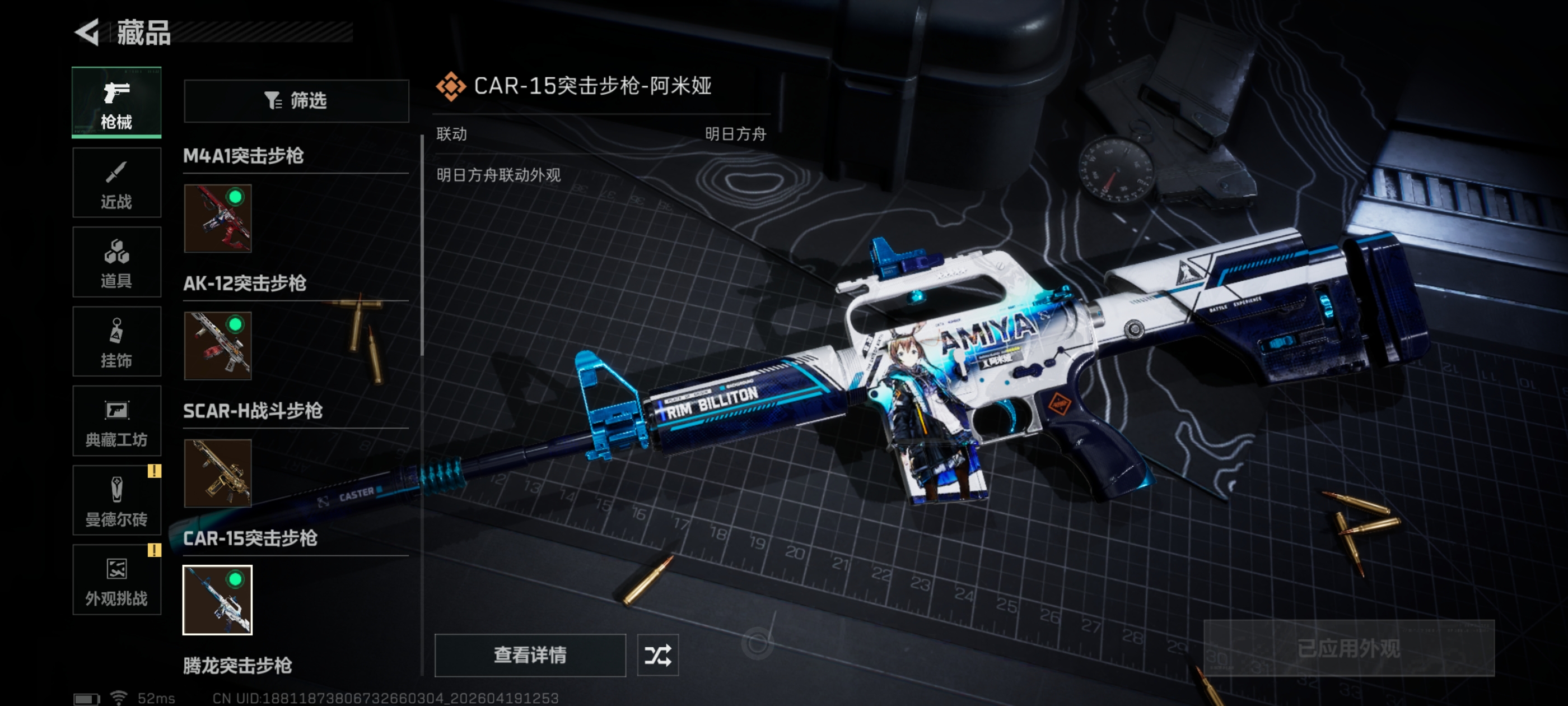
Task: Open the 外观挑战 challenges tab
Action: [x=116, y=580]
